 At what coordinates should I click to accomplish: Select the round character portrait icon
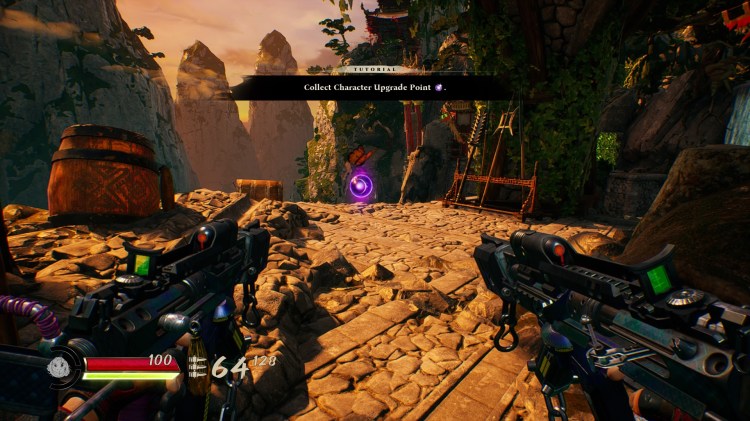pyautogui.click(x=60, y=367)
